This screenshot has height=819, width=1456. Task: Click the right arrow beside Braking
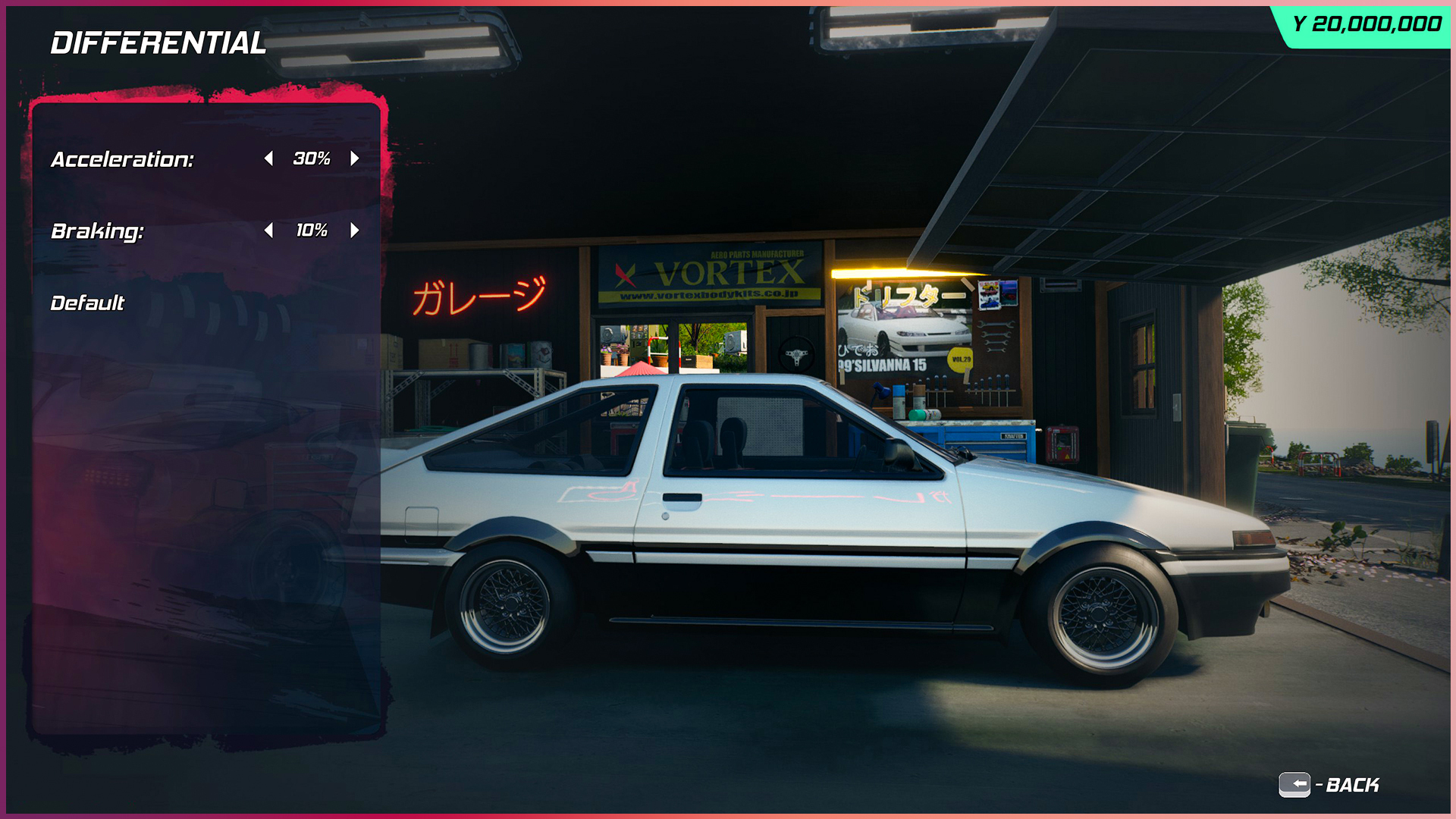[x=355, y=231]
